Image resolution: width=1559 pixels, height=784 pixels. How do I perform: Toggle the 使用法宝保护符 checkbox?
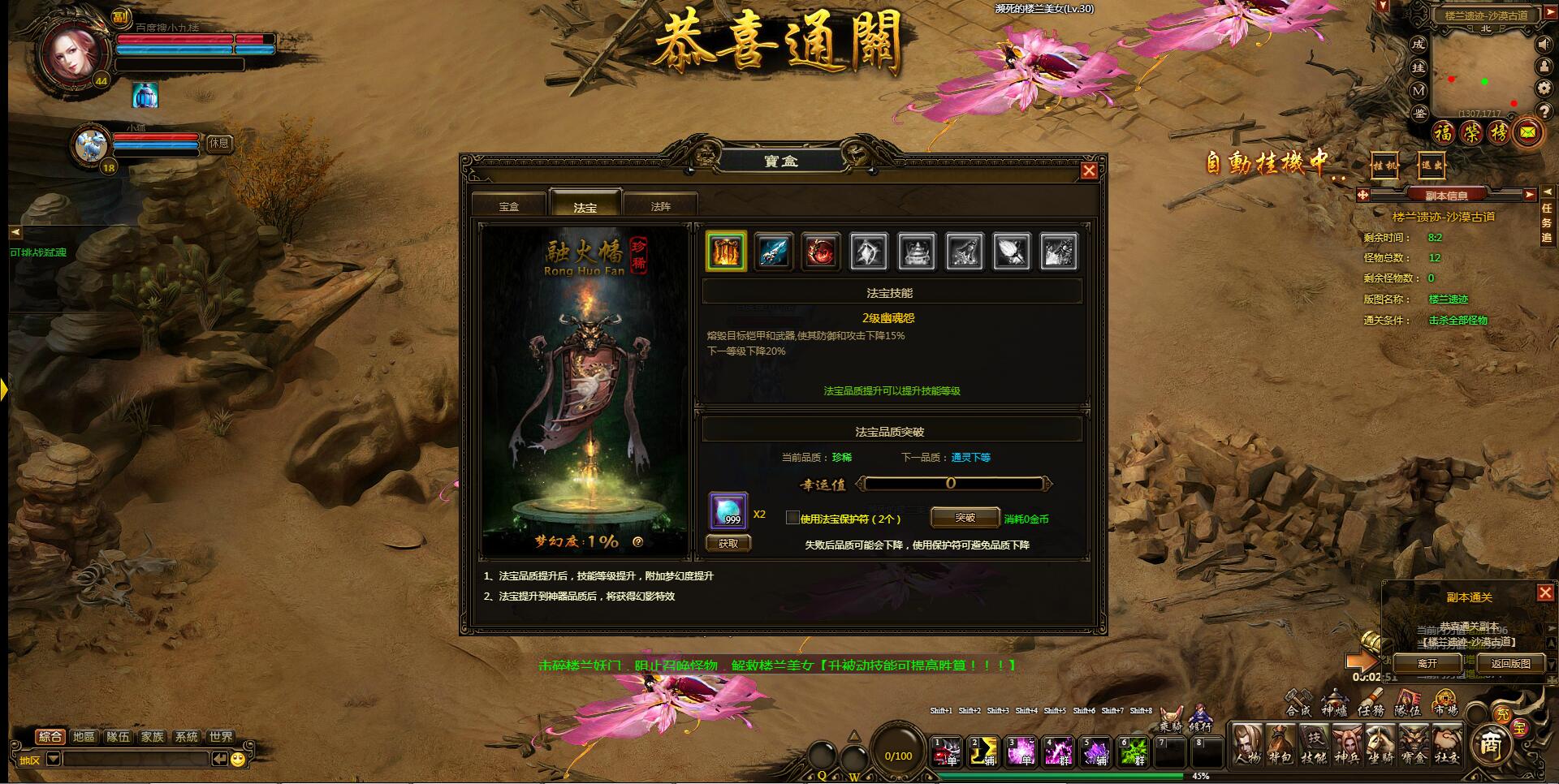(792, 518)
